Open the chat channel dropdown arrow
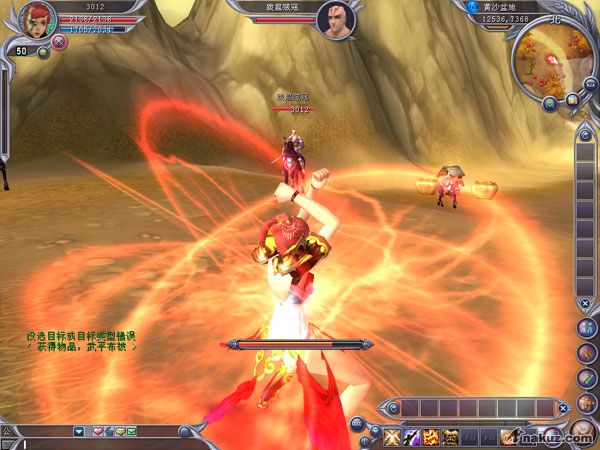The height and width of the screenshot is (450, 600). coord(79,431)
